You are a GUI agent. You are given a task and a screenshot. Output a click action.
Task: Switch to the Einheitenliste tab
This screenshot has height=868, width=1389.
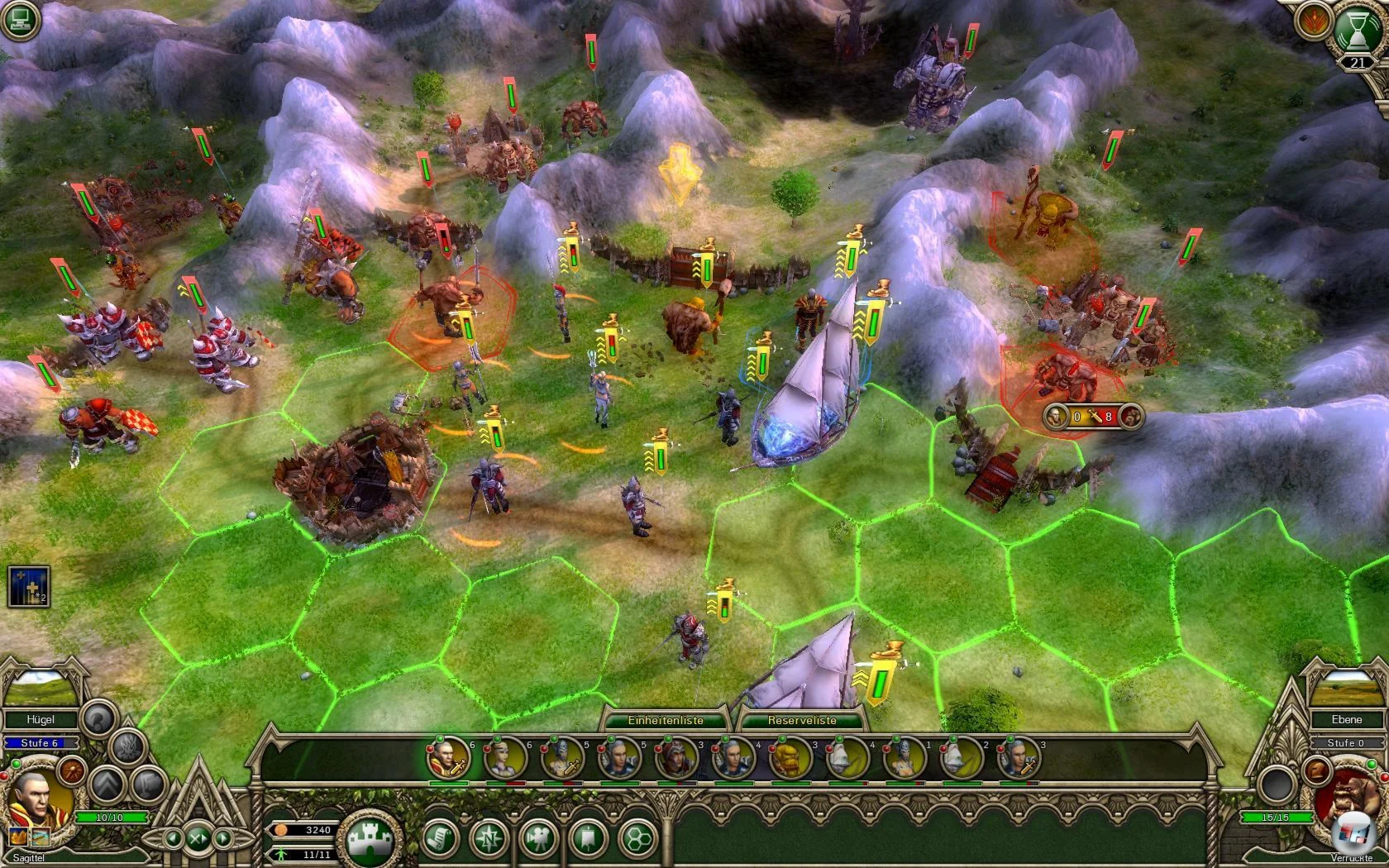pyautogui.click(x=665, y=720)
